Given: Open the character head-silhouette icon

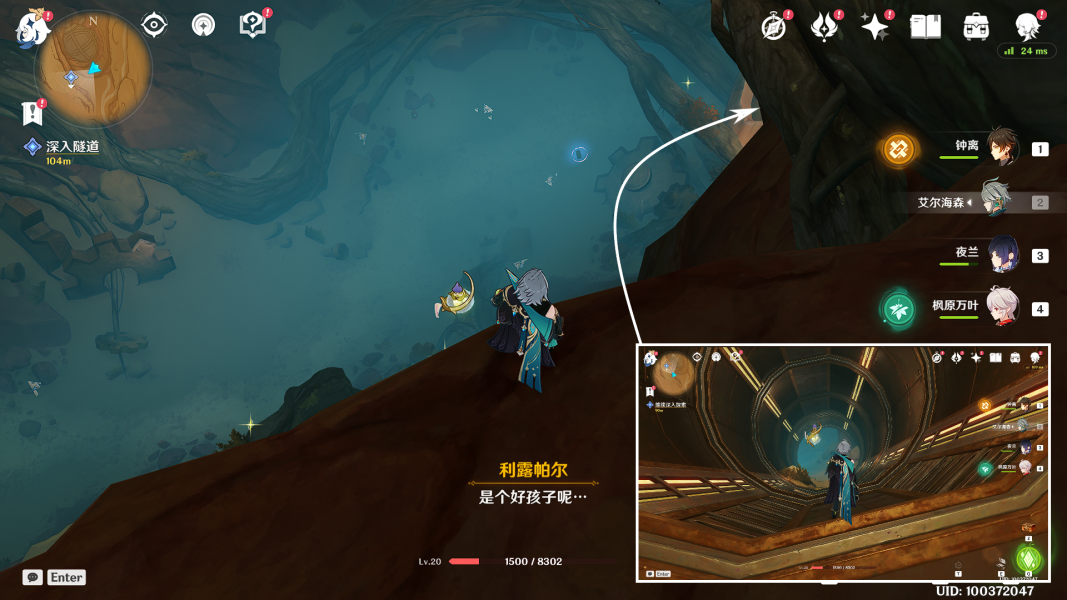Looking at the screenshot, I should tap(1026, 27).
